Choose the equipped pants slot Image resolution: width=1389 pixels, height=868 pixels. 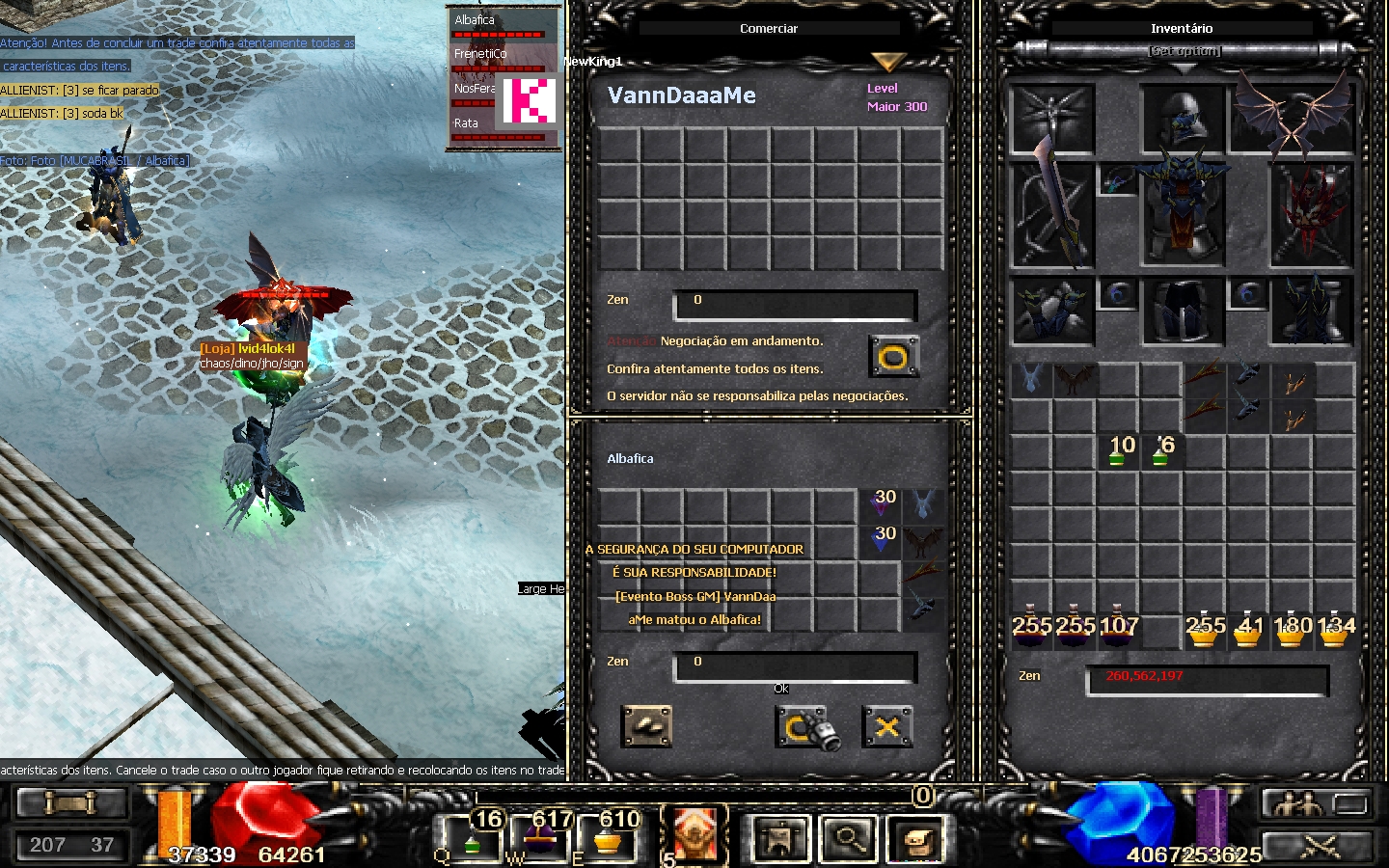(1183, 311)
